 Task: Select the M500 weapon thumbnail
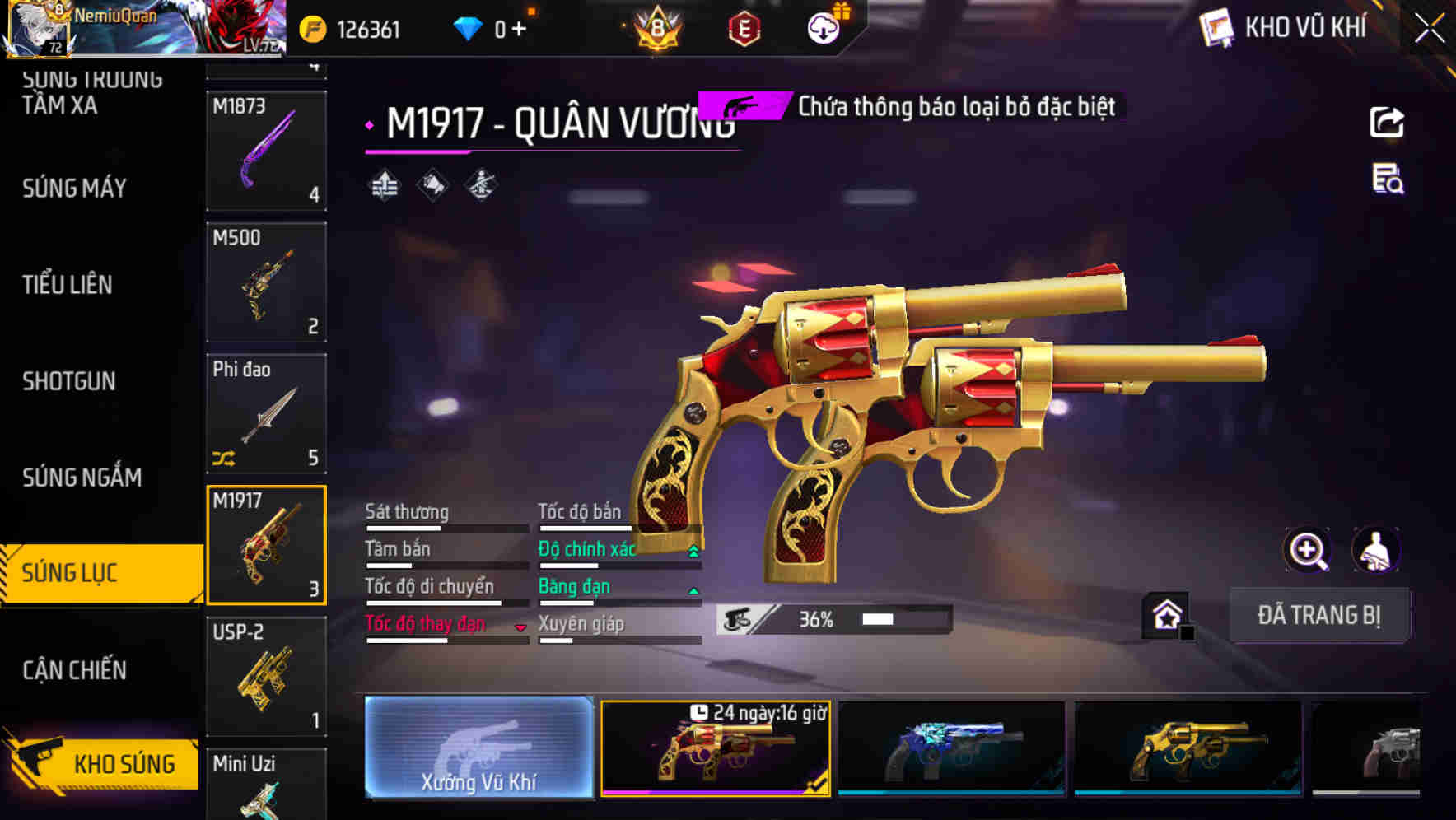[x=266, y=280]
